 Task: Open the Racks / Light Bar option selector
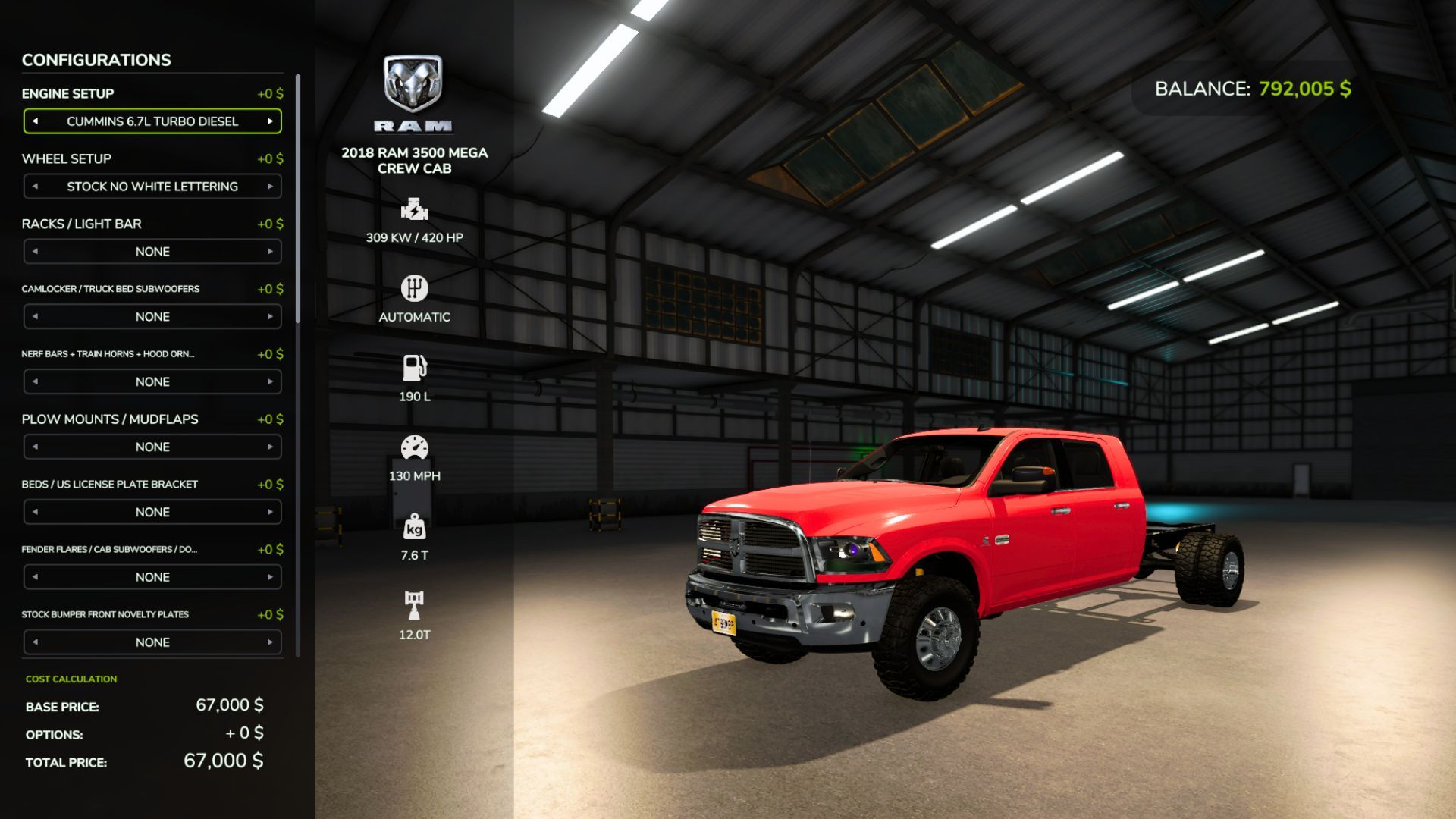152,251
